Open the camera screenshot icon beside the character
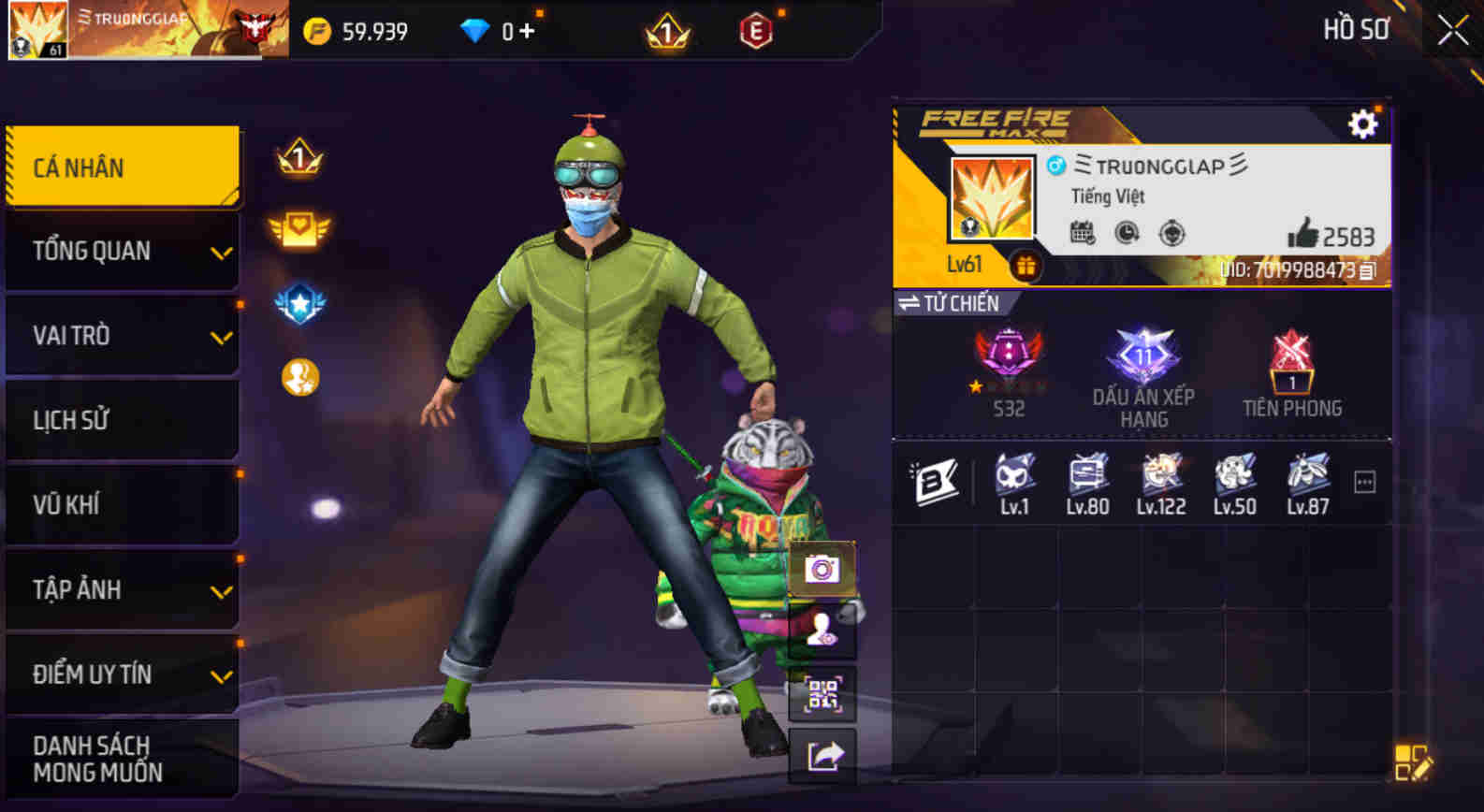This screenshot has width=1484, height=812. coord(822,567)
